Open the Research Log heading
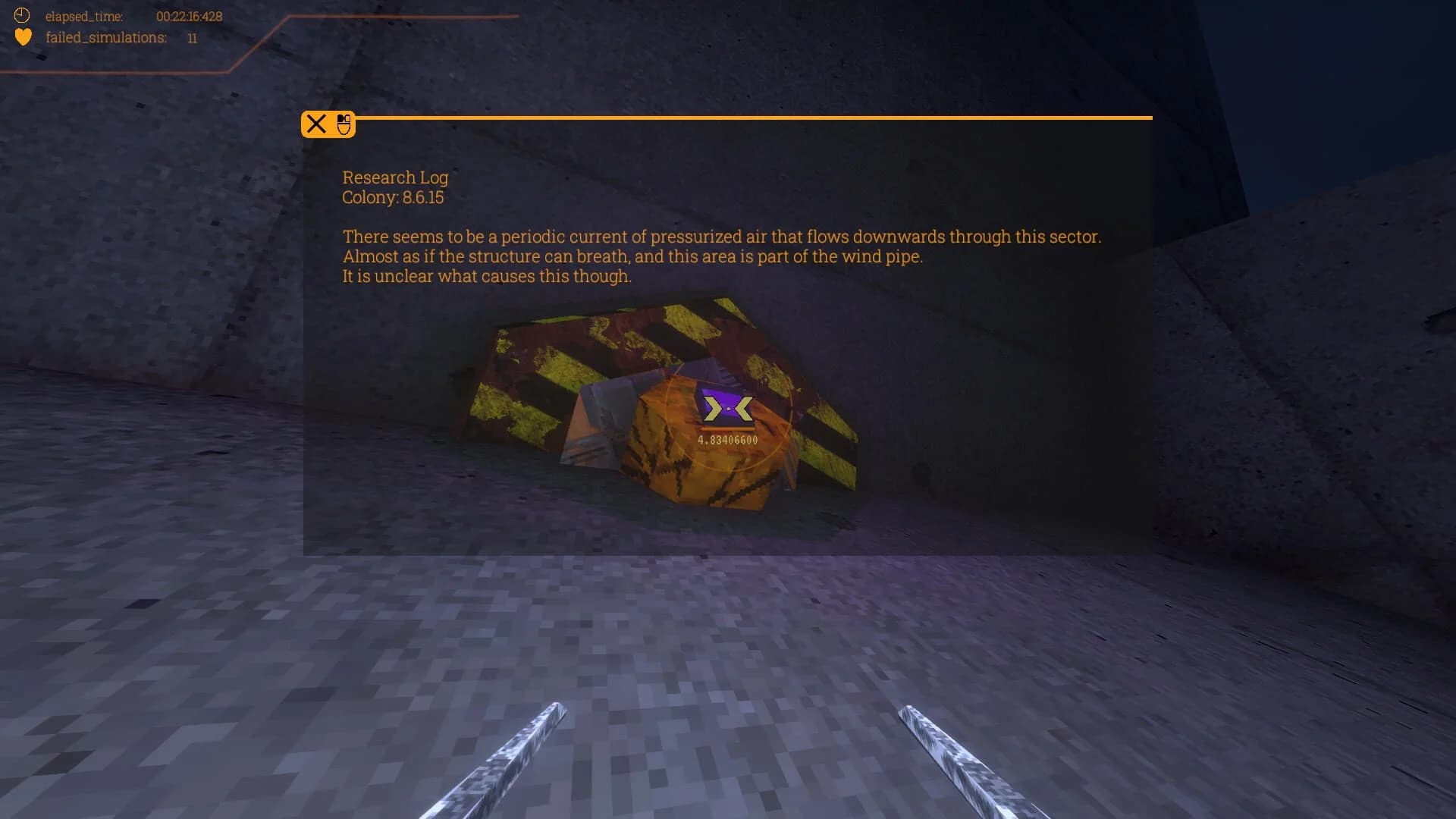Screen dimensions: 1456x819 click(395, 177)
